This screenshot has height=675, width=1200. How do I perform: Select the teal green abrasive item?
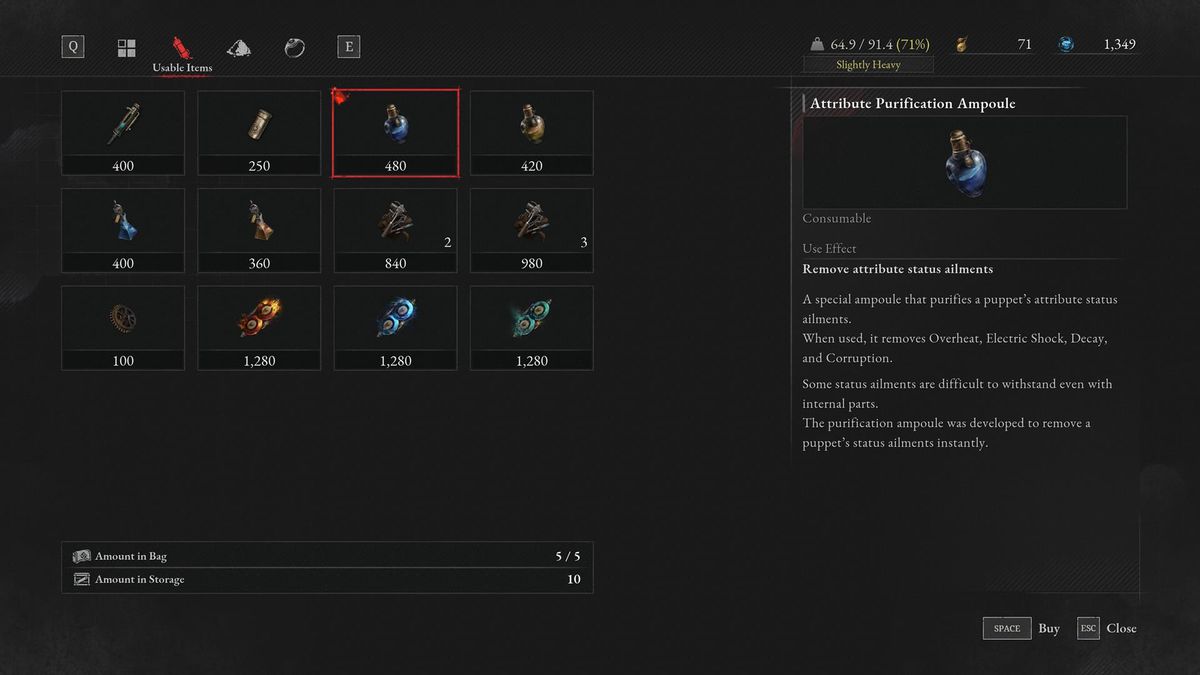531,328
